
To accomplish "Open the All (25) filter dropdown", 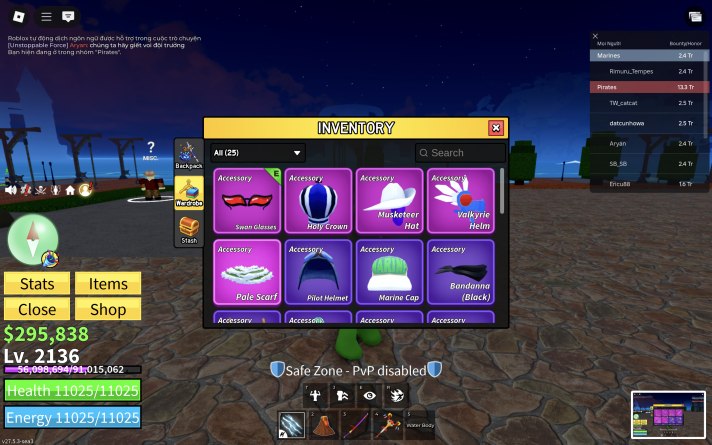I will coord(257,153).
